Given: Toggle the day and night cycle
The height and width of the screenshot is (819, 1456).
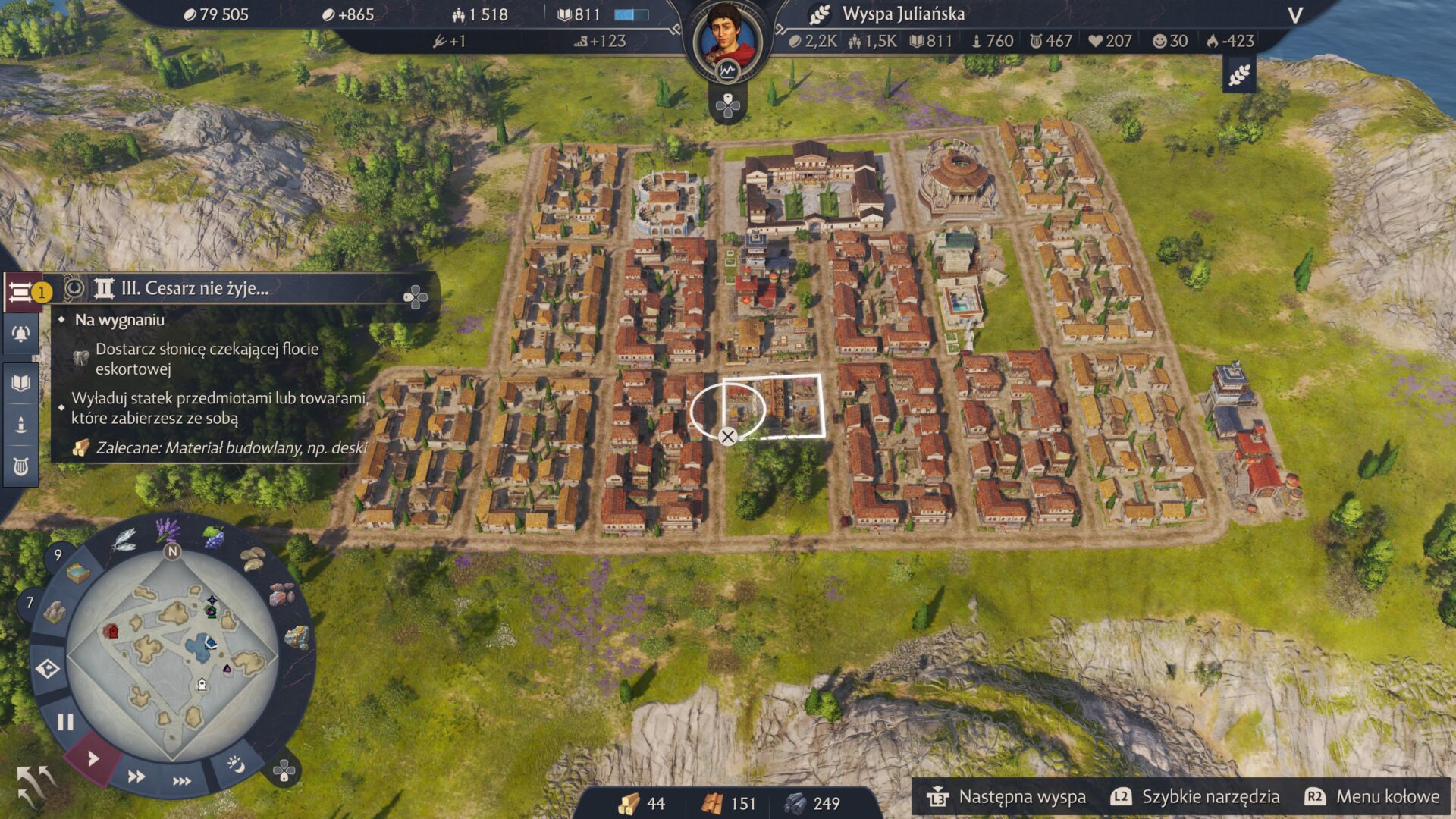Looking at the screenshot, I should pos(236,764).
